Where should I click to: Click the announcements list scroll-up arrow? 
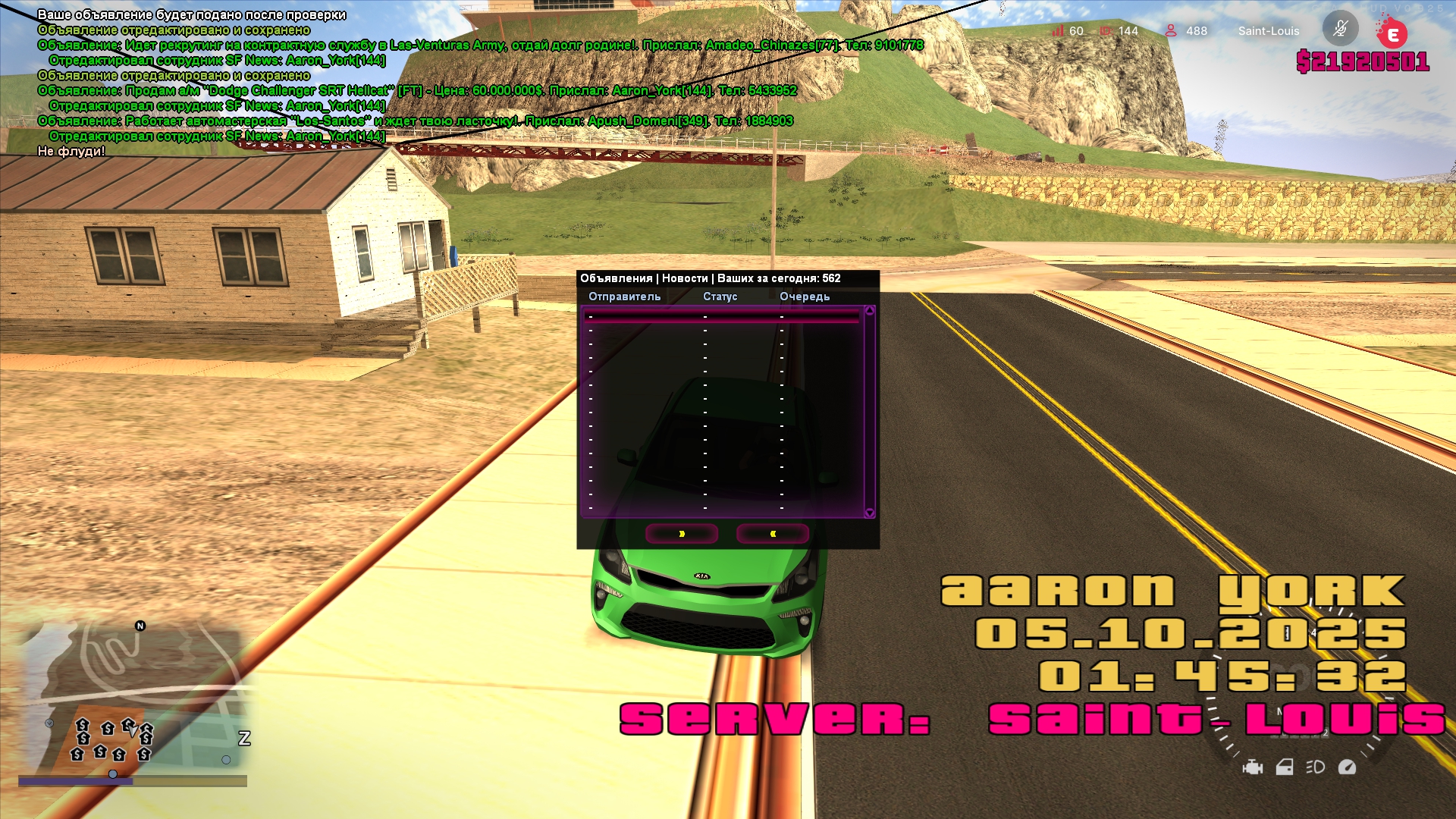point(869,311)
